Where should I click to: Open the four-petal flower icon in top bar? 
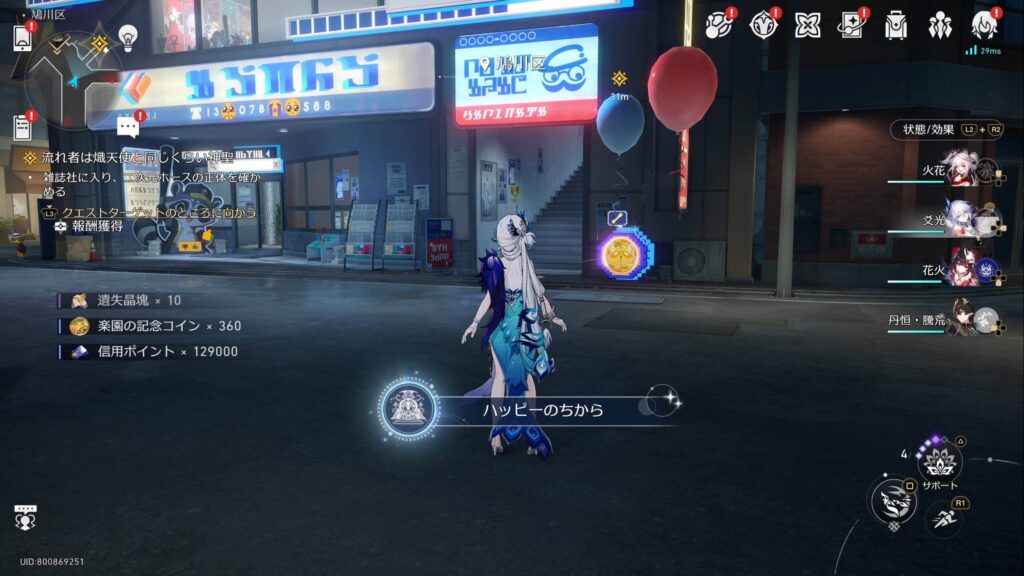[807, 25]
